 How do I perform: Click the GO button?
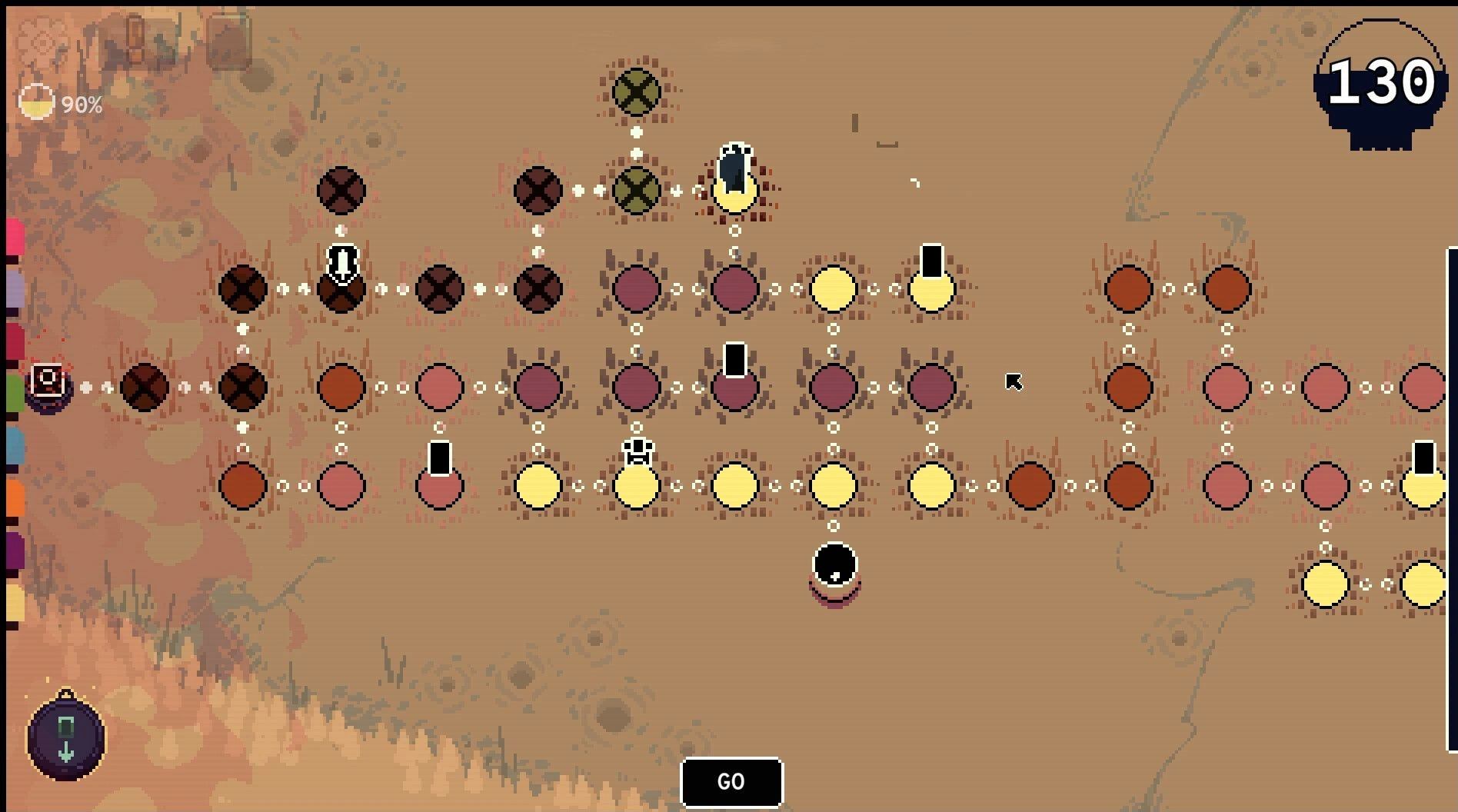[x=731, y=782]
